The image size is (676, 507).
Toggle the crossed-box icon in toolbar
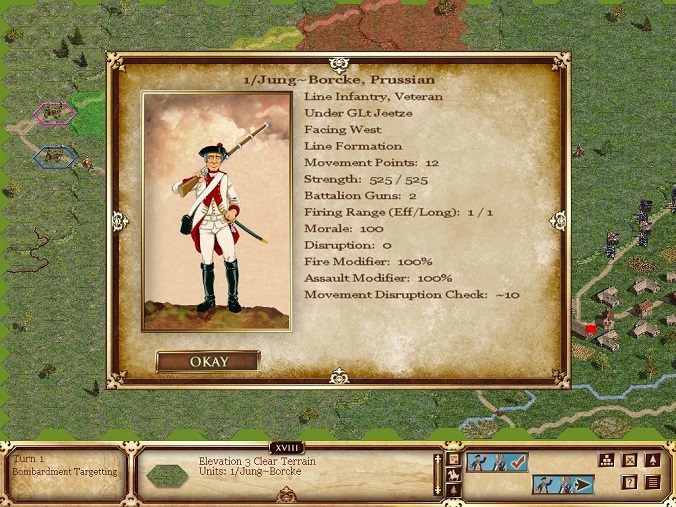coord(629,461)
